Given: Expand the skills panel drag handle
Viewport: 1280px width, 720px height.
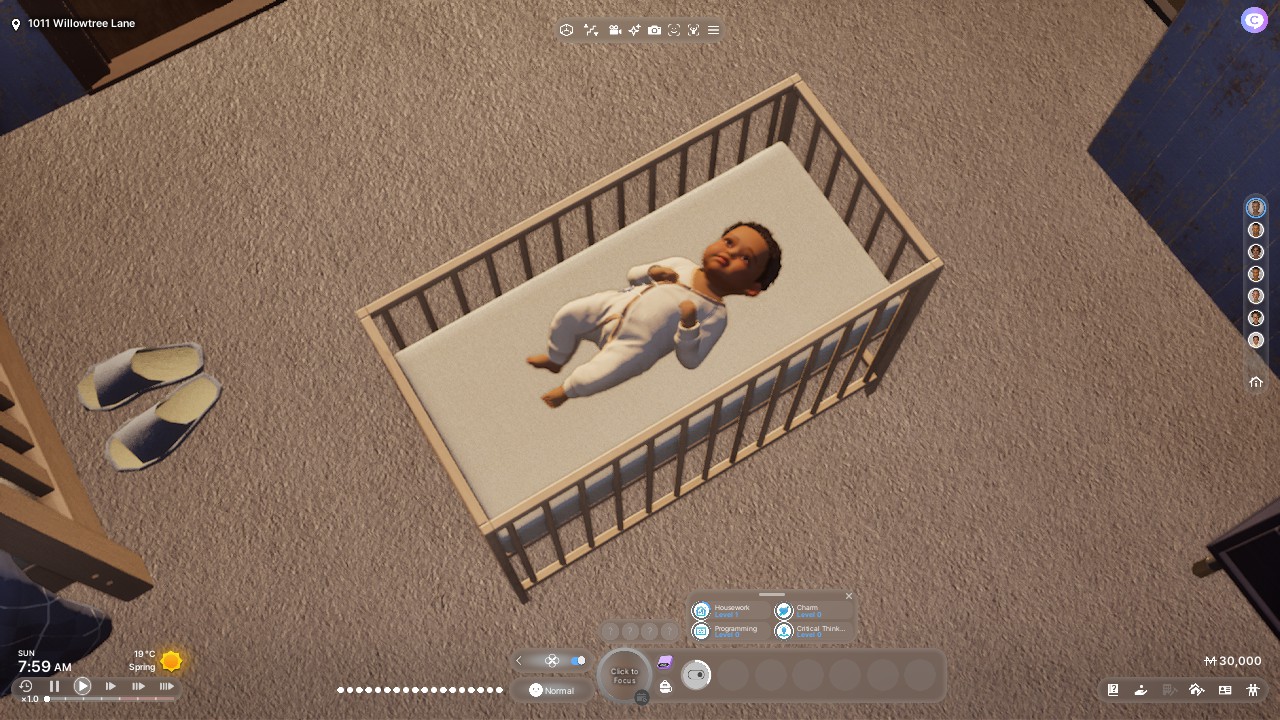Looking at the screenshot, I should 771,596.
